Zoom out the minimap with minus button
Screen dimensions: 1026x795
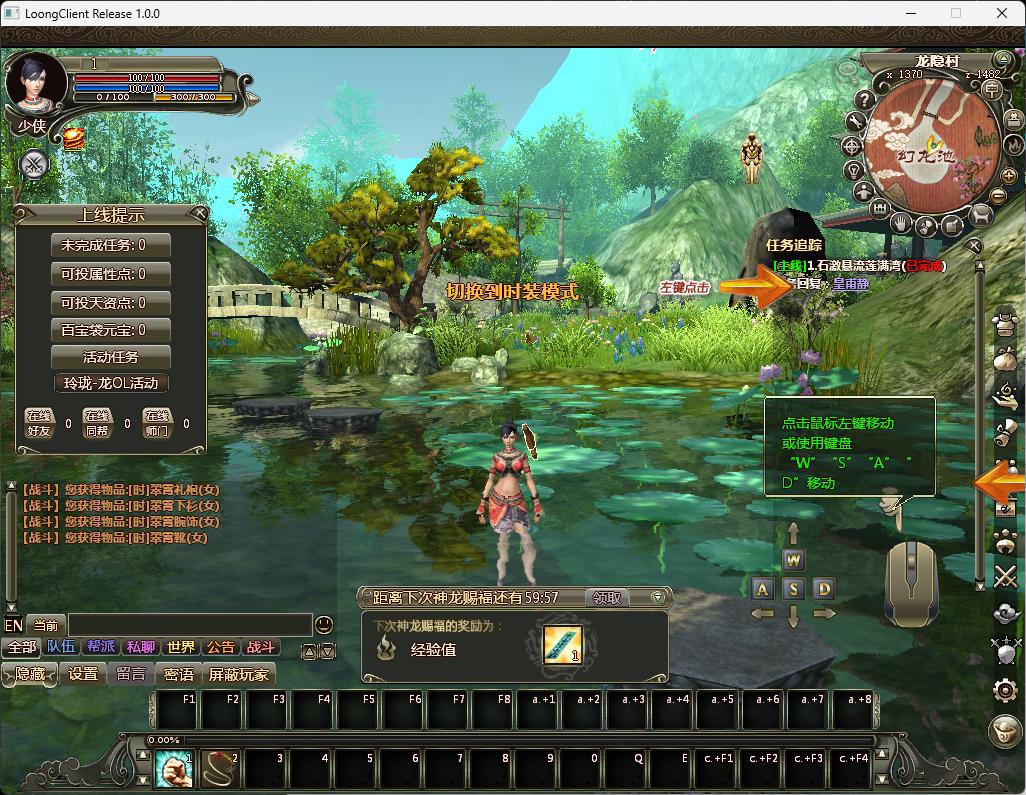coord(997,197)
